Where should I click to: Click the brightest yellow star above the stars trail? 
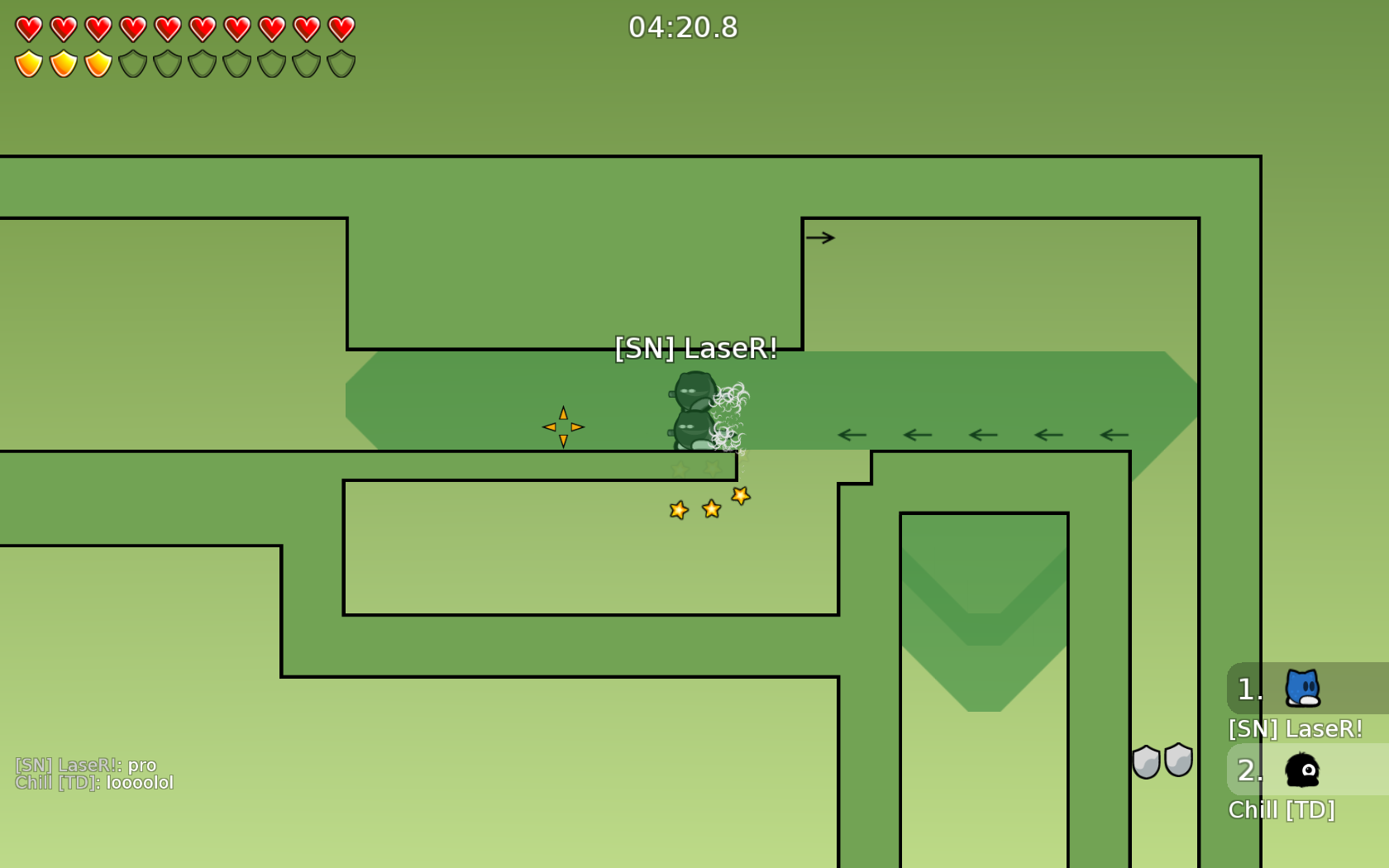pos(740,496)
